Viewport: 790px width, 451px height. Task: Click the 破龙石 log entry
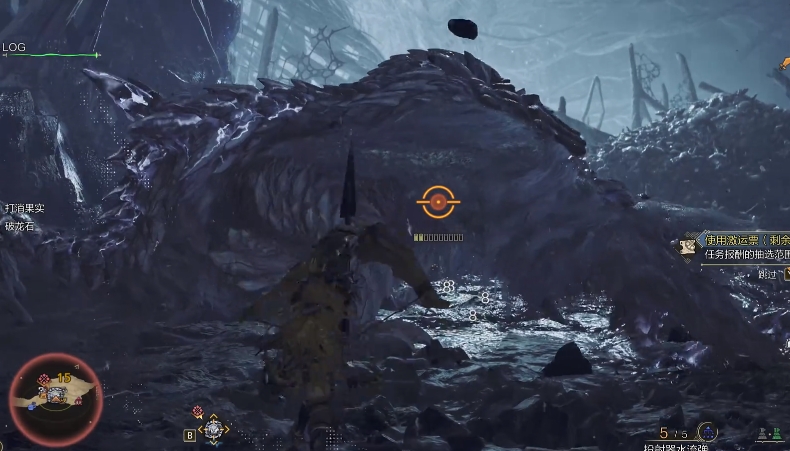pyautogui.click(x=19, y=225)
